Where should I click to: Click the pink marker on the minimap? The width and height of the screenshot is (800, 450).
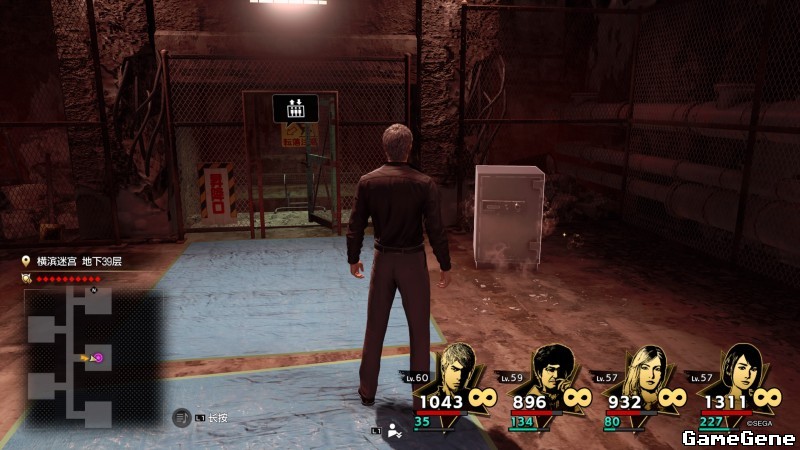tap(98, 357)
